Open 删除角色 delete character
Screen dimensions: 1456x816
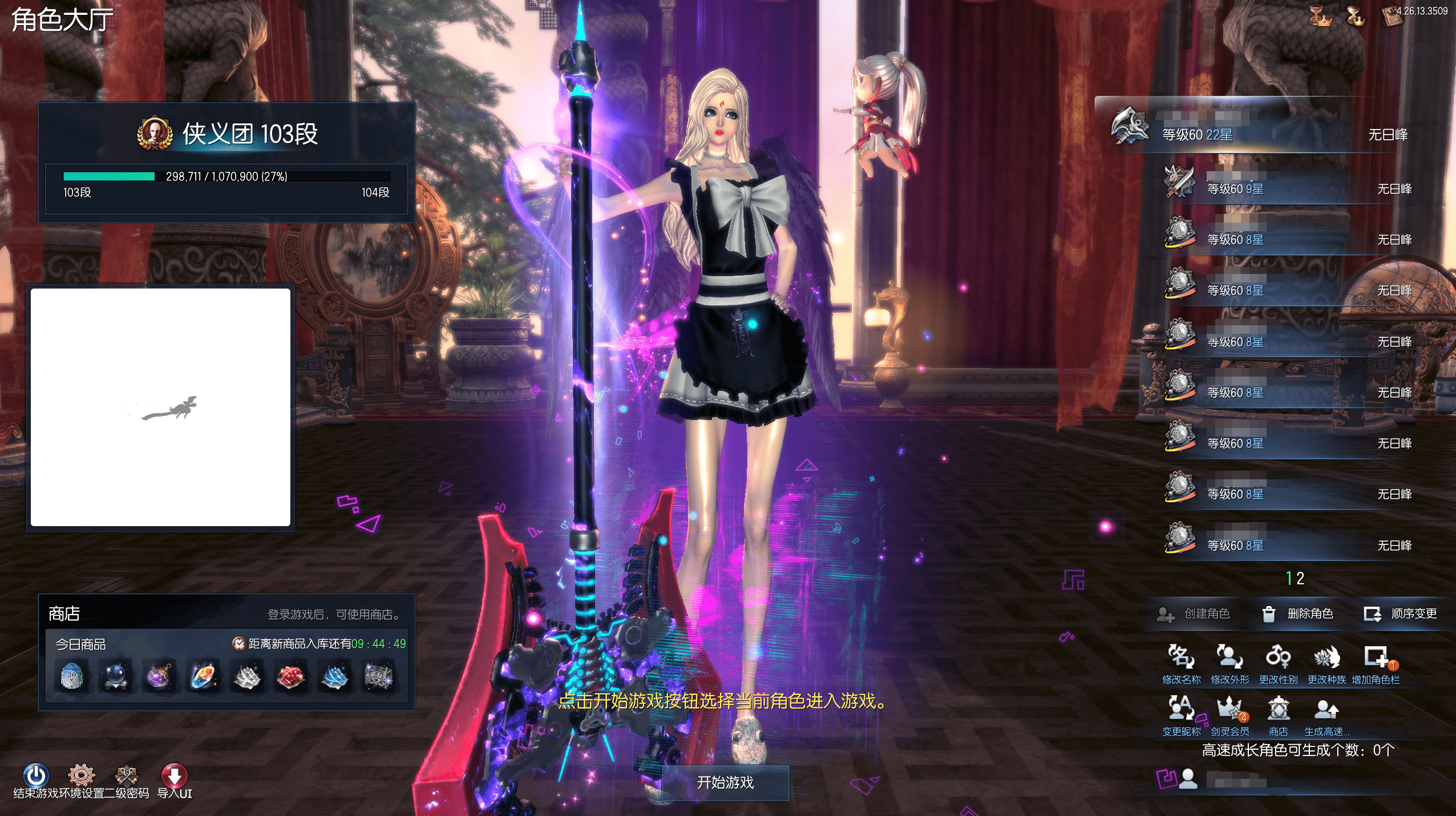[x=1297, y=613]
